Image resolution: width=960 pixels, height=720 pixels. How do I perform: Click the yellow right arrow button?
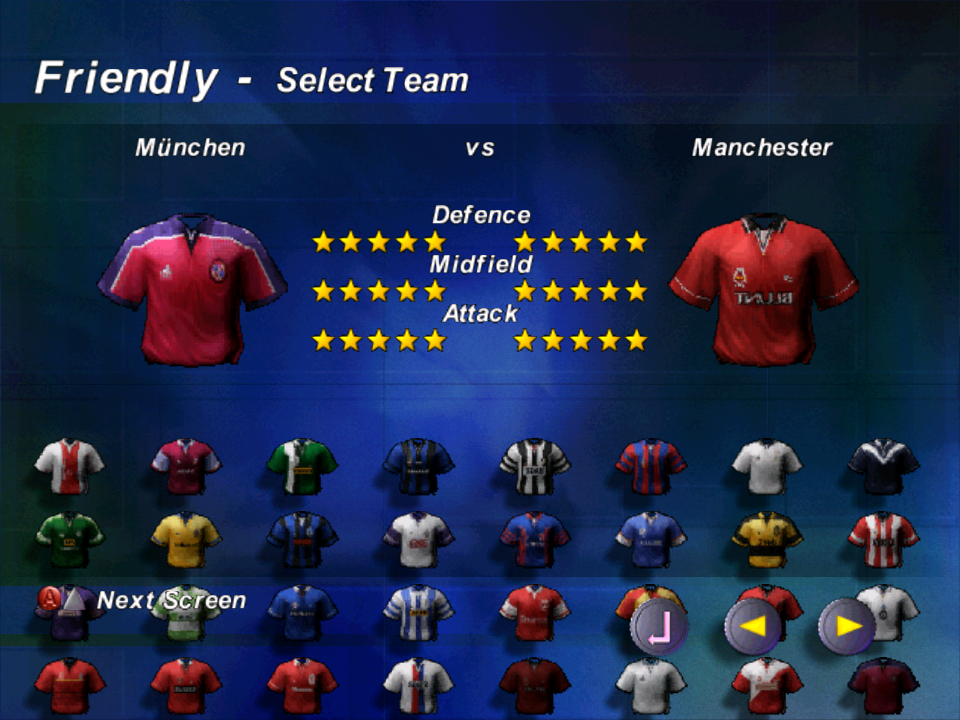click(x=847, y=627)
